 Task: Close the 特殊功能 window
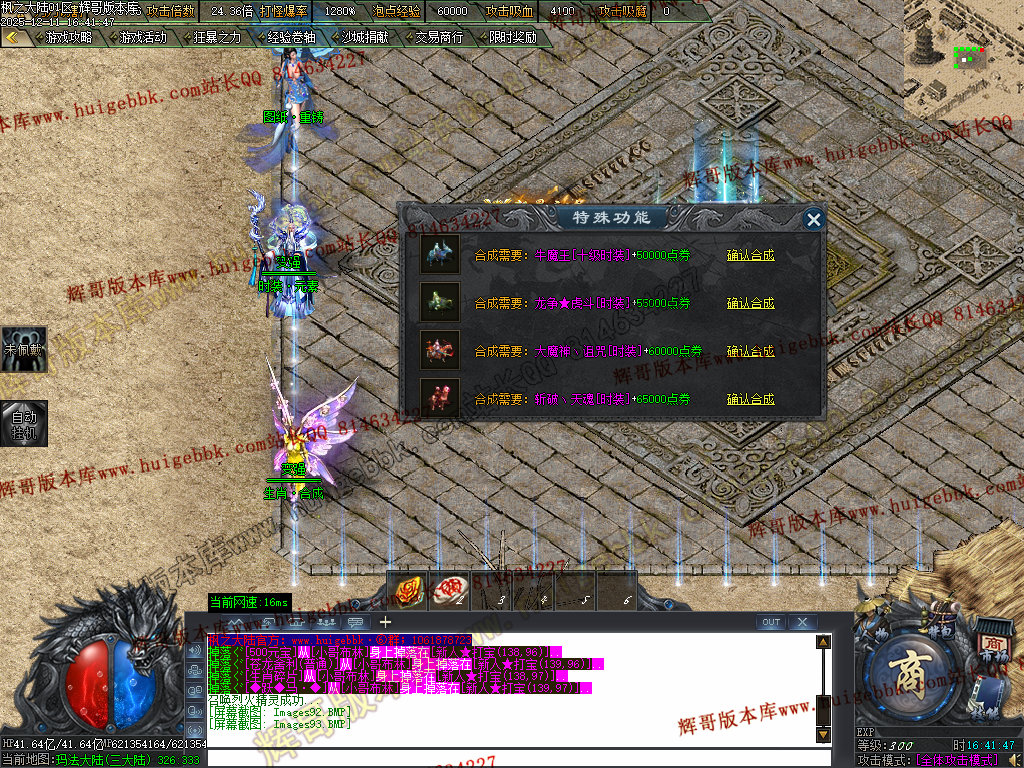[x=814, y=220]
